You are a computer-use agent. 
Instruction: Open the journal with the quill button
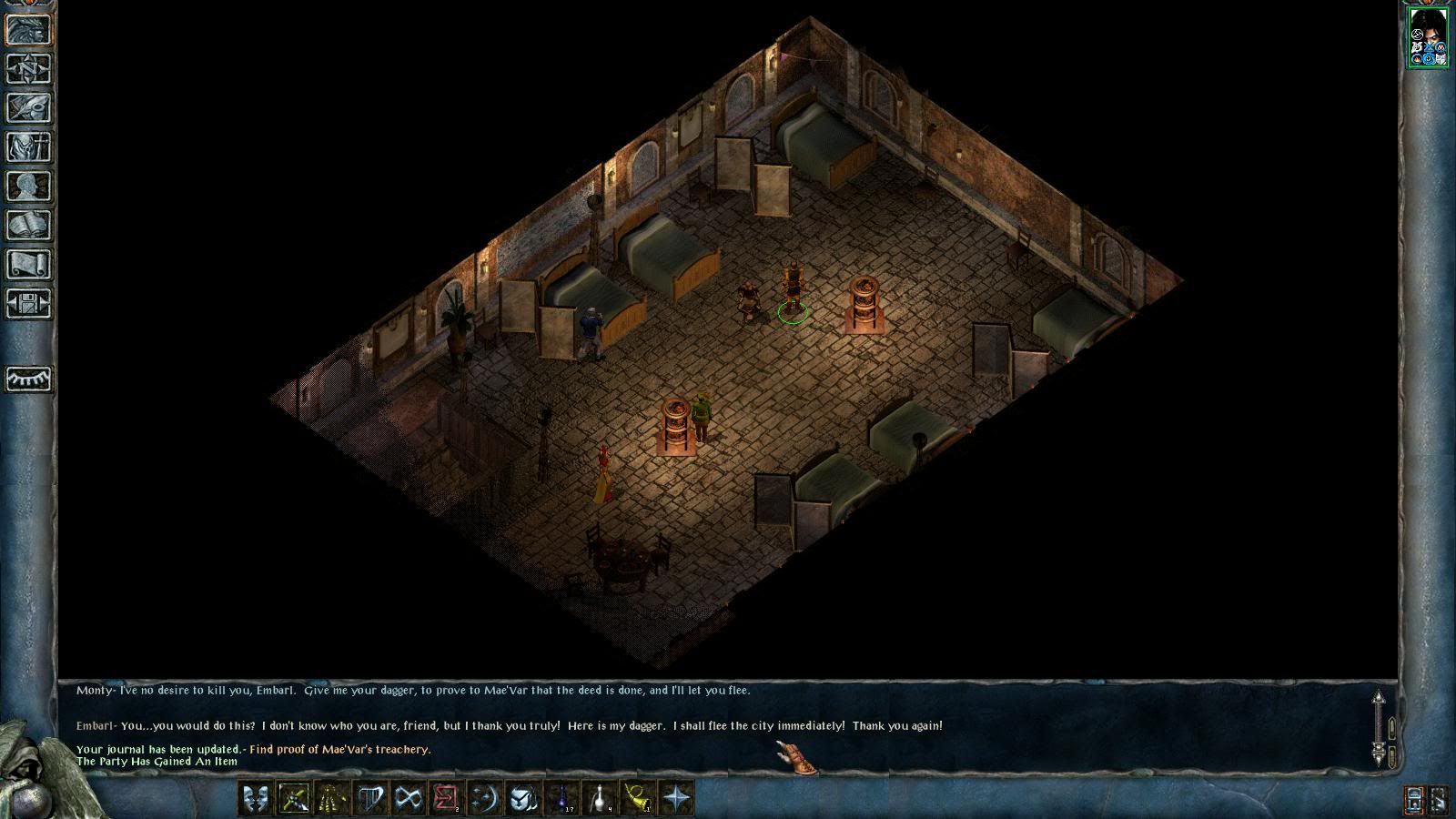(x=29, y=107)
